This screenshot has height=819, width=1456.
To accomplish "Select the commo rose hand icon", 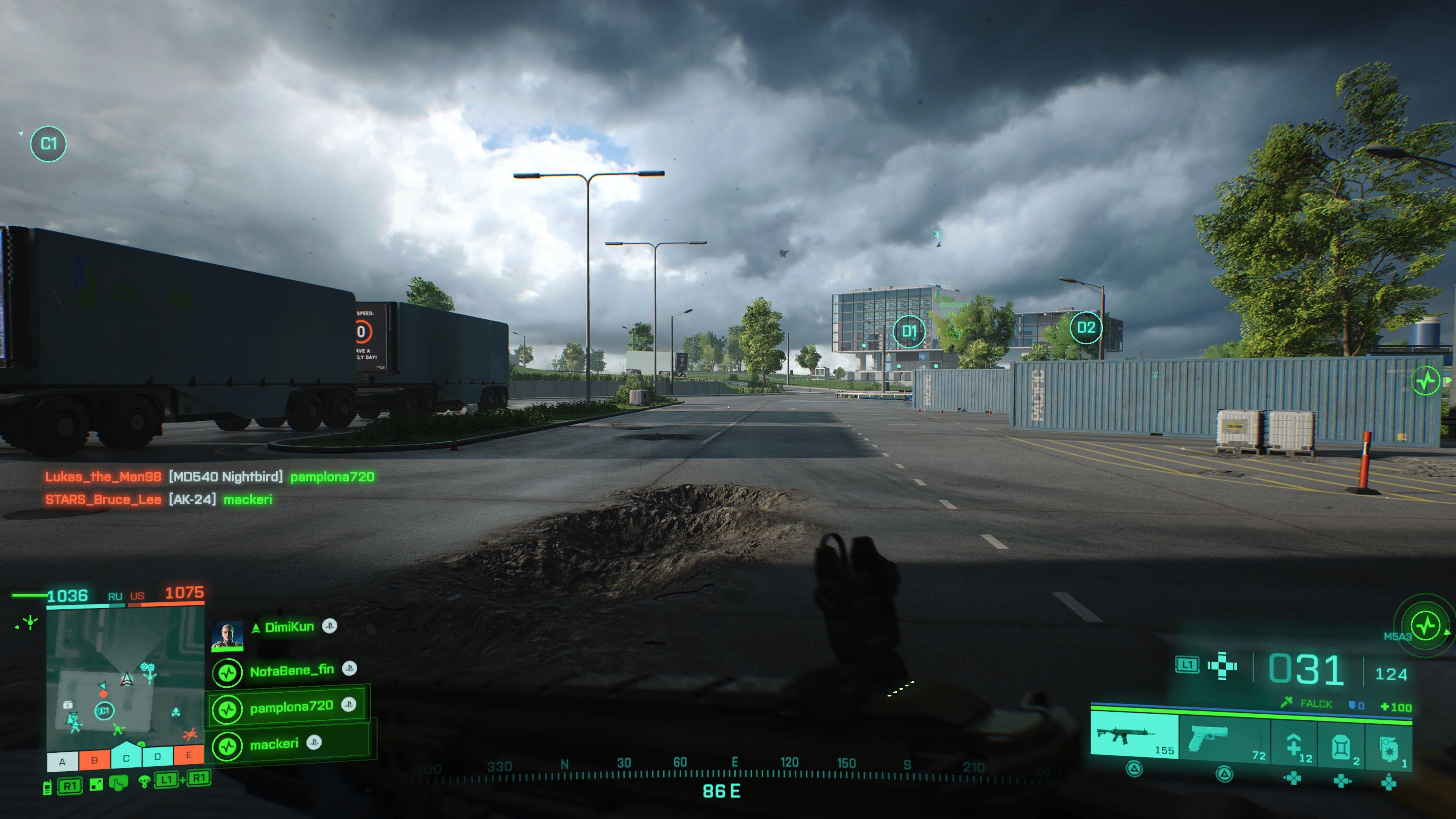I will (119, 783).
